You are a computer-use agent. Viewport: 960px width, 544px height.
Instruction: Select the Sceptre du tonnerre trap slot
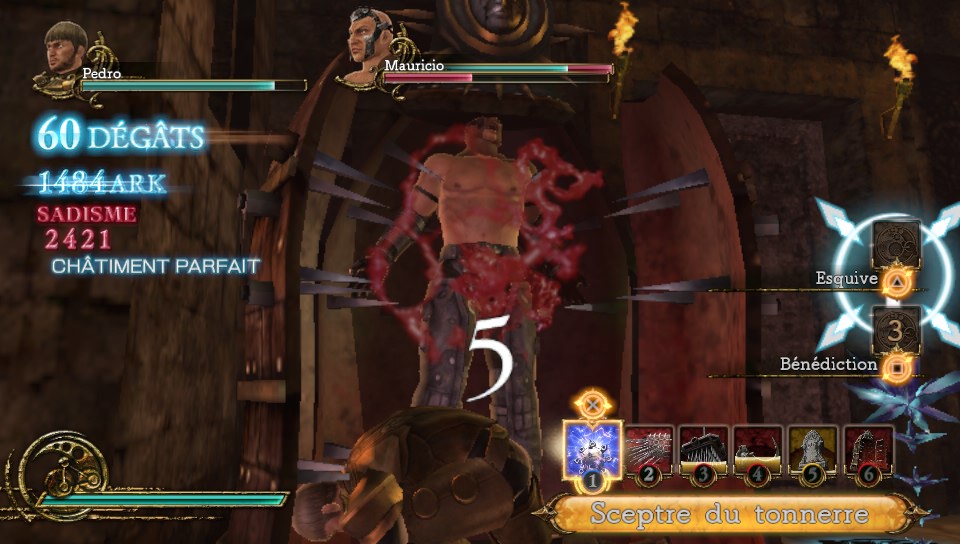tap(592, 451)
